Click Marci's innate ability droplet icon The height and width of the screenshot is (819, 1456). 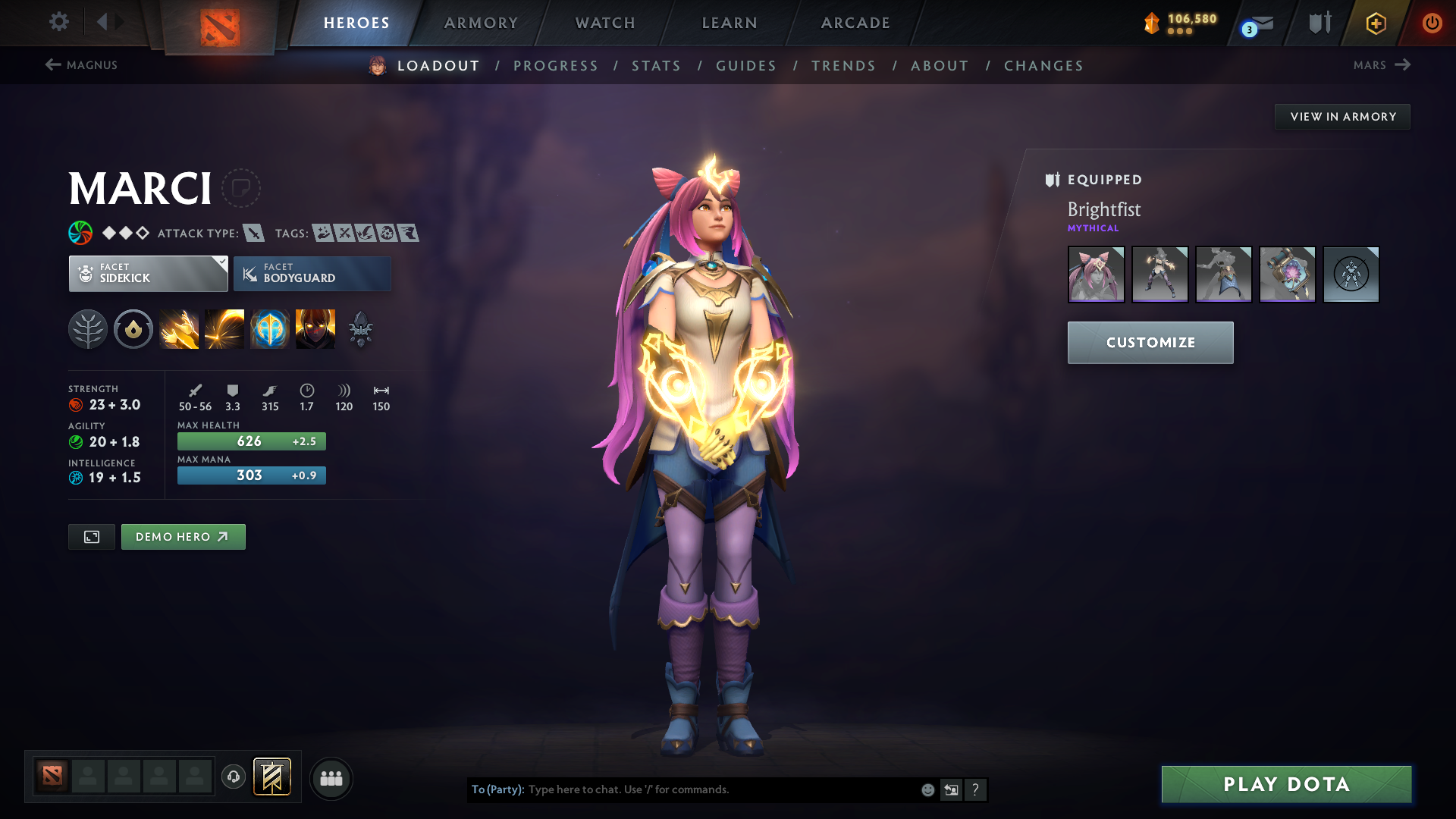pos(133,328)
